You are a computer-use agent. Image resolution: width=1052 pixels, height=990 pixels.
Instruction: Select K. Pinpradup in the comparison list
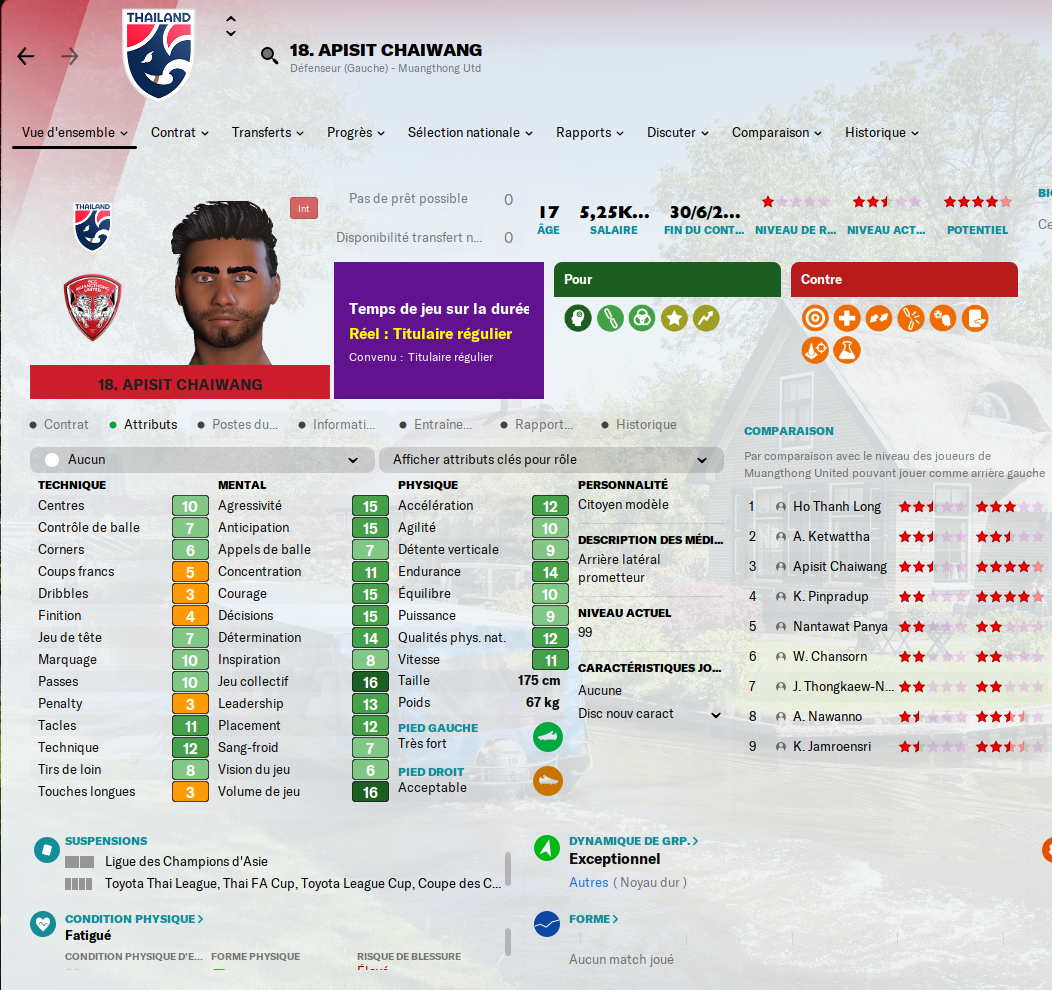coord(832,596)
